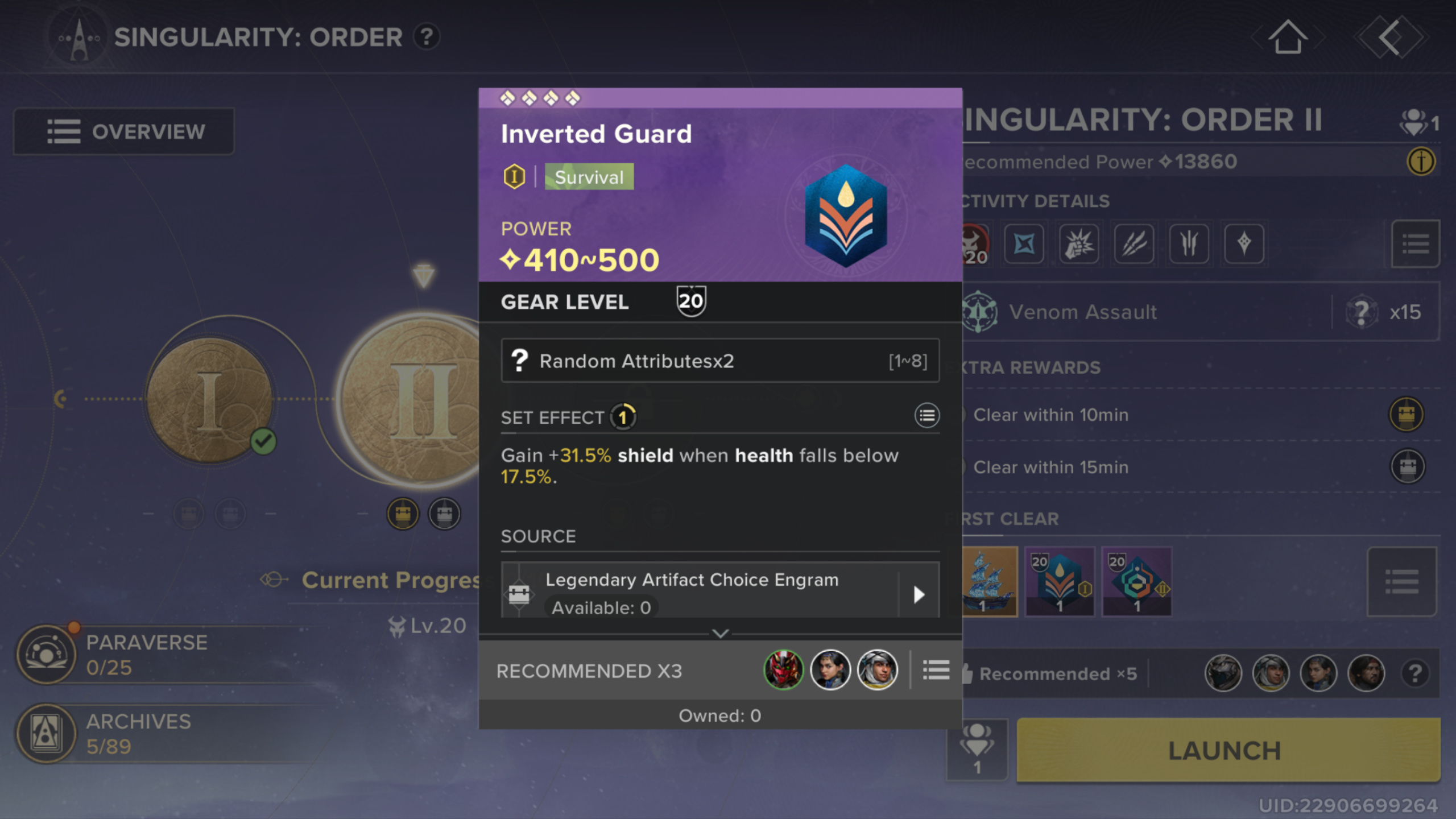Show the set effect details list
This screenshot has height=819, width=1456.
click(926, 416)
